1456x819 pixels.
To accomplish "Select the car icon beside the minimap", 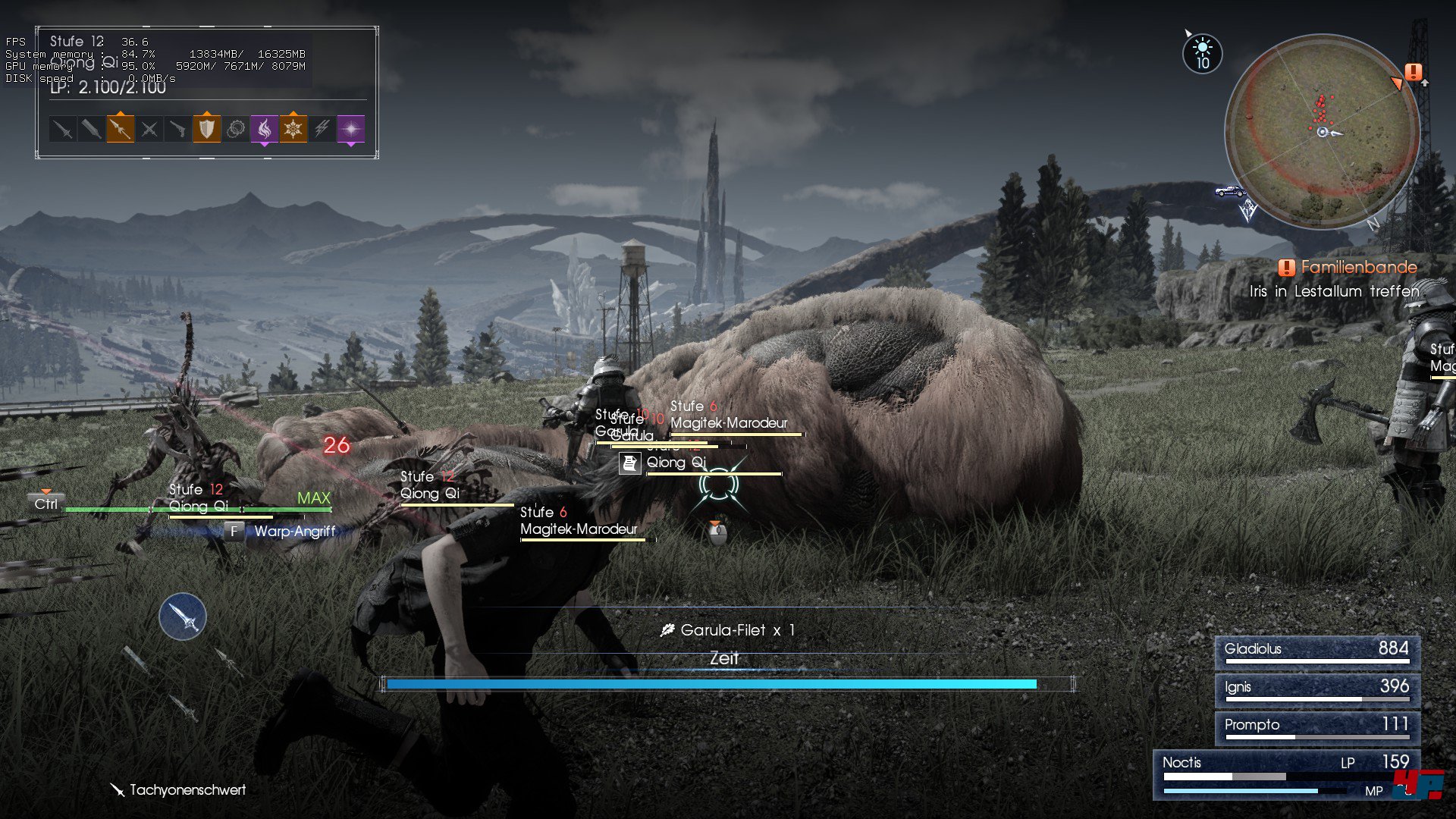I will (1229, 191).
